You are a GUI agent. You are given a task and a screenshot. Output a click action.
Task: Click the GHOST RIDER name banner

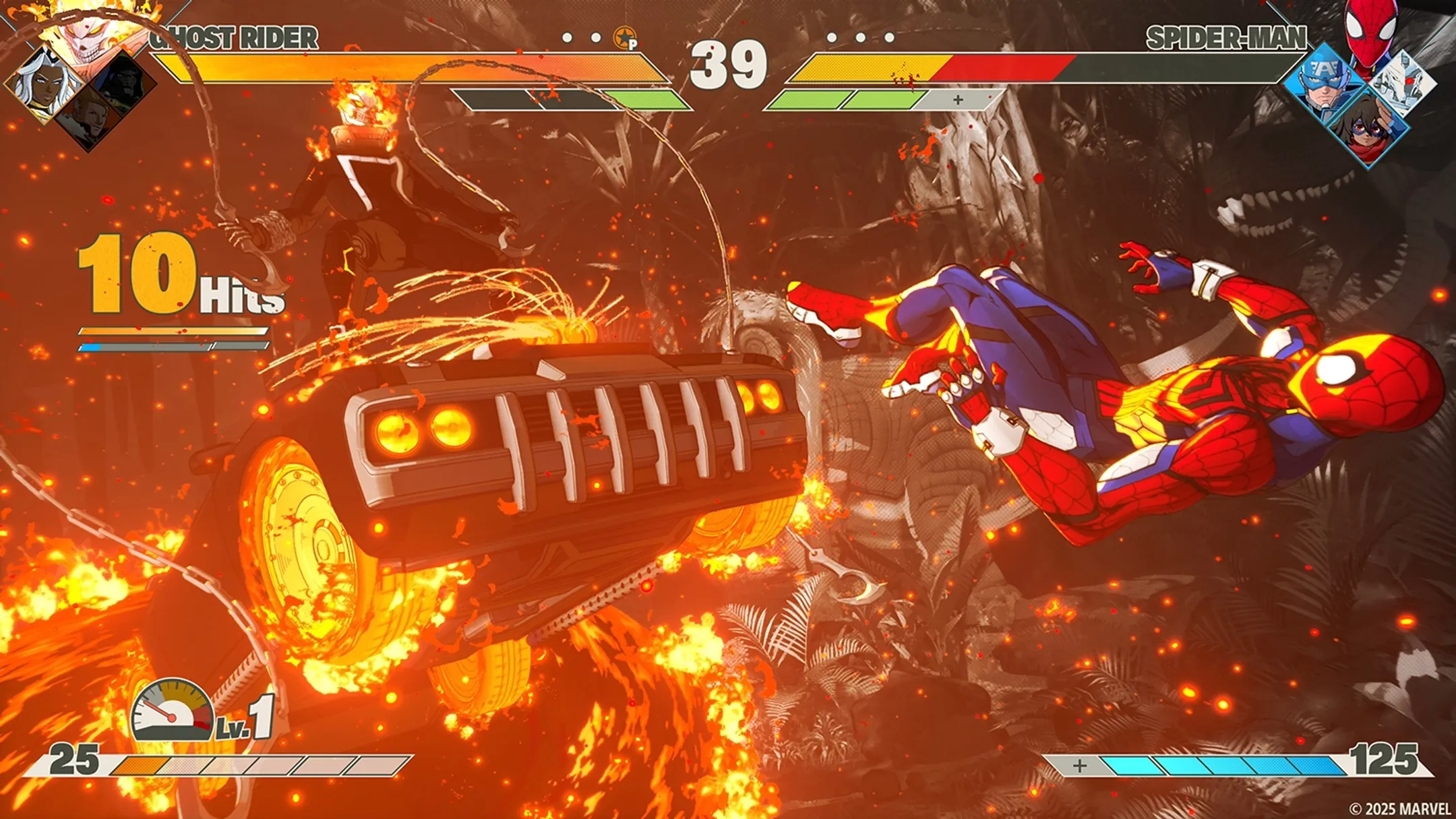[x=233, y=38]
